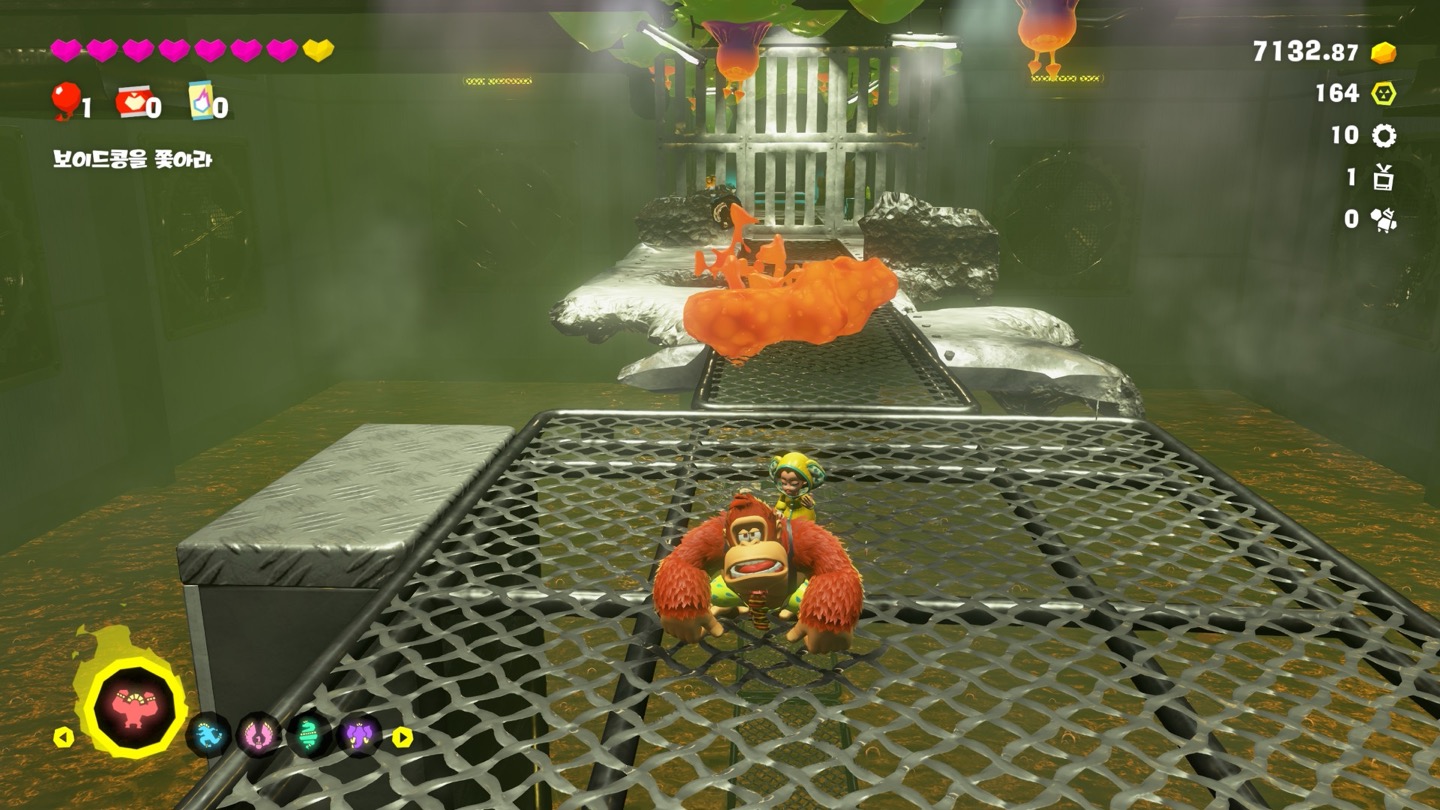Image resolution: width=1440 pixels, height=810 pixels.
Task: Switch to the blue Zebra transformation
Action: [x=209, y=735]
